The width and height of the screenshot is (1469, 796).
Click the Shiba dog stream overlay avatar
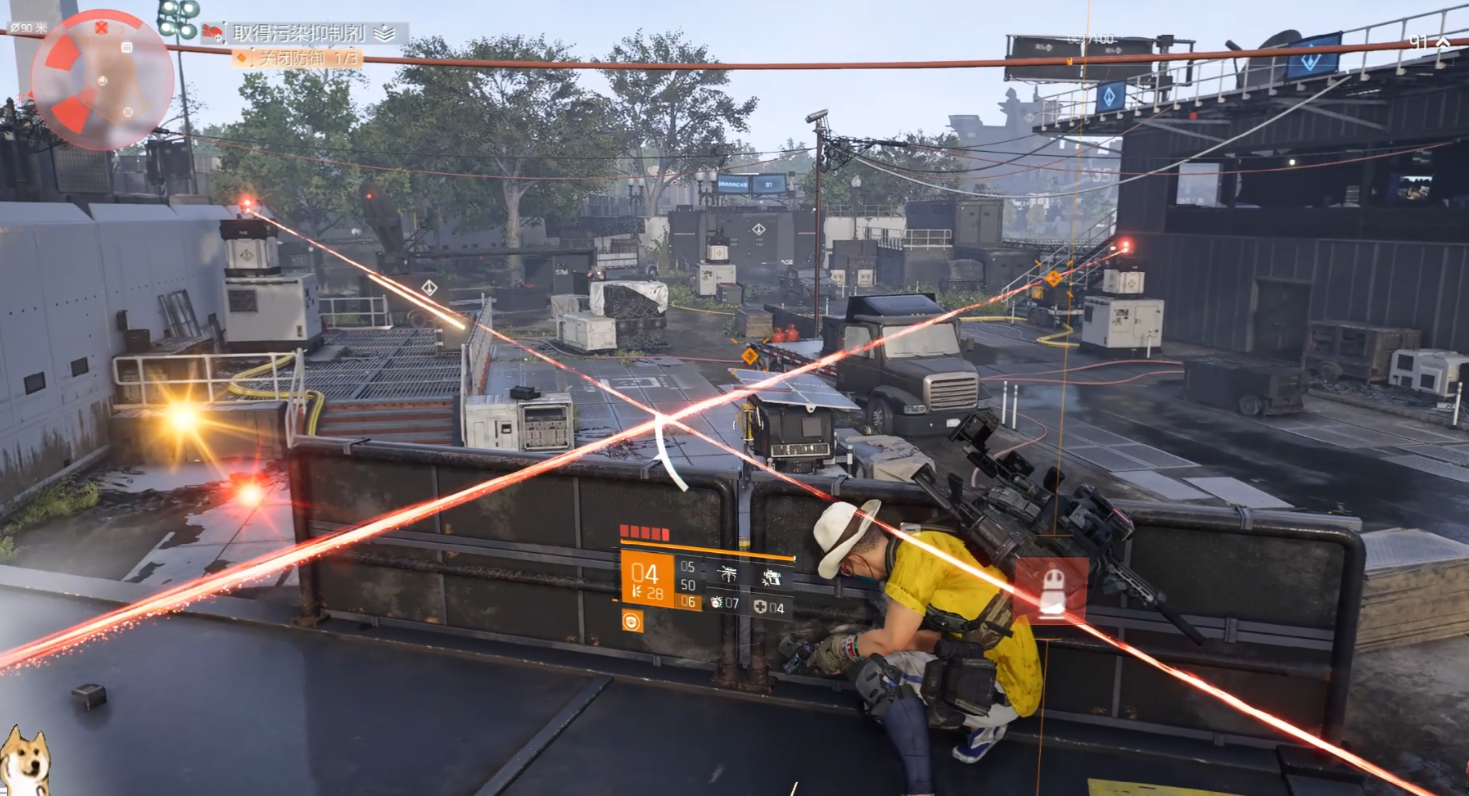(24, 762)
